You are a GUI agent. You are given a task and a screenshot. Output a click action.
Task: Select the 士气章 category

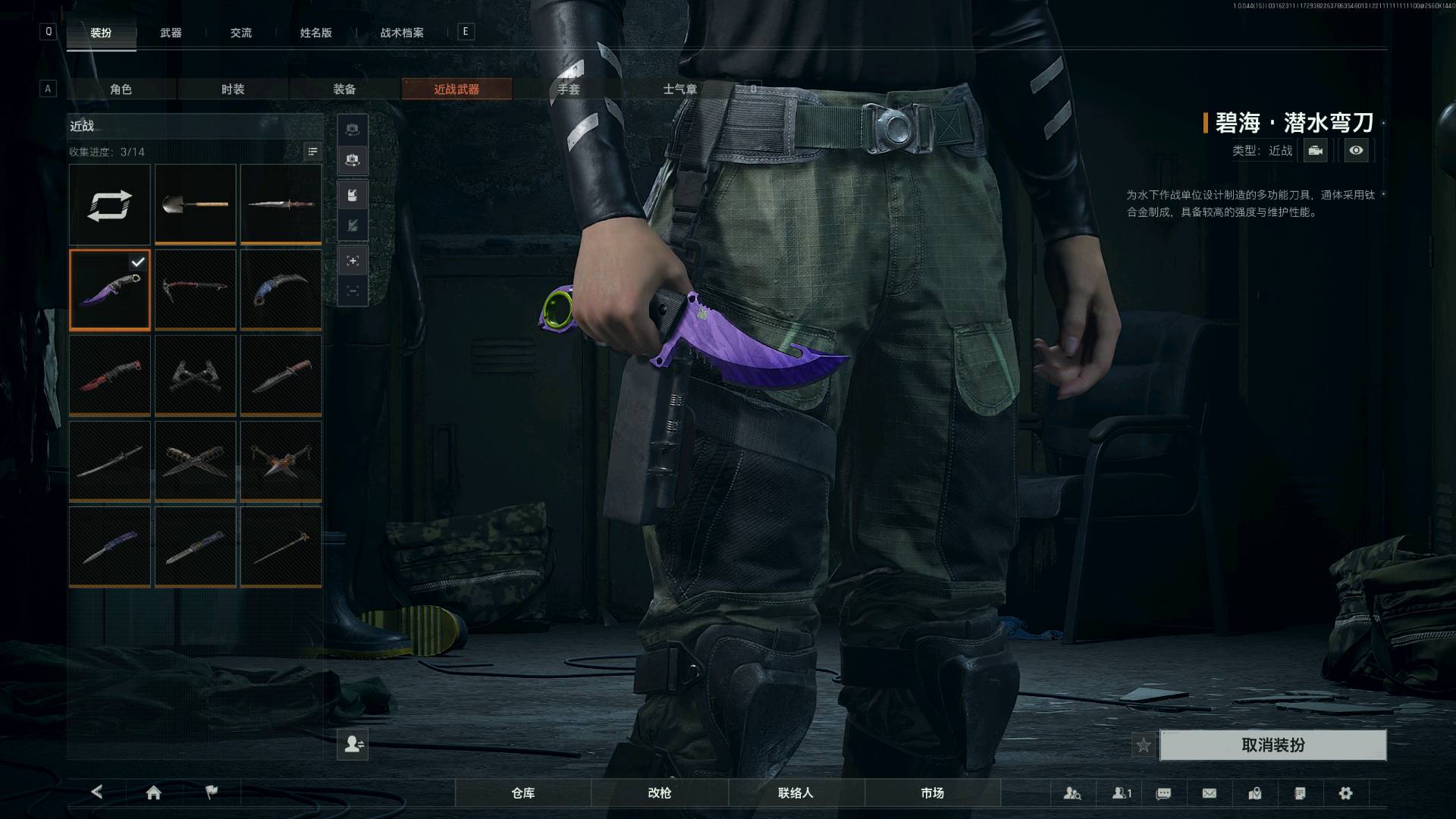tap(679, 89)
